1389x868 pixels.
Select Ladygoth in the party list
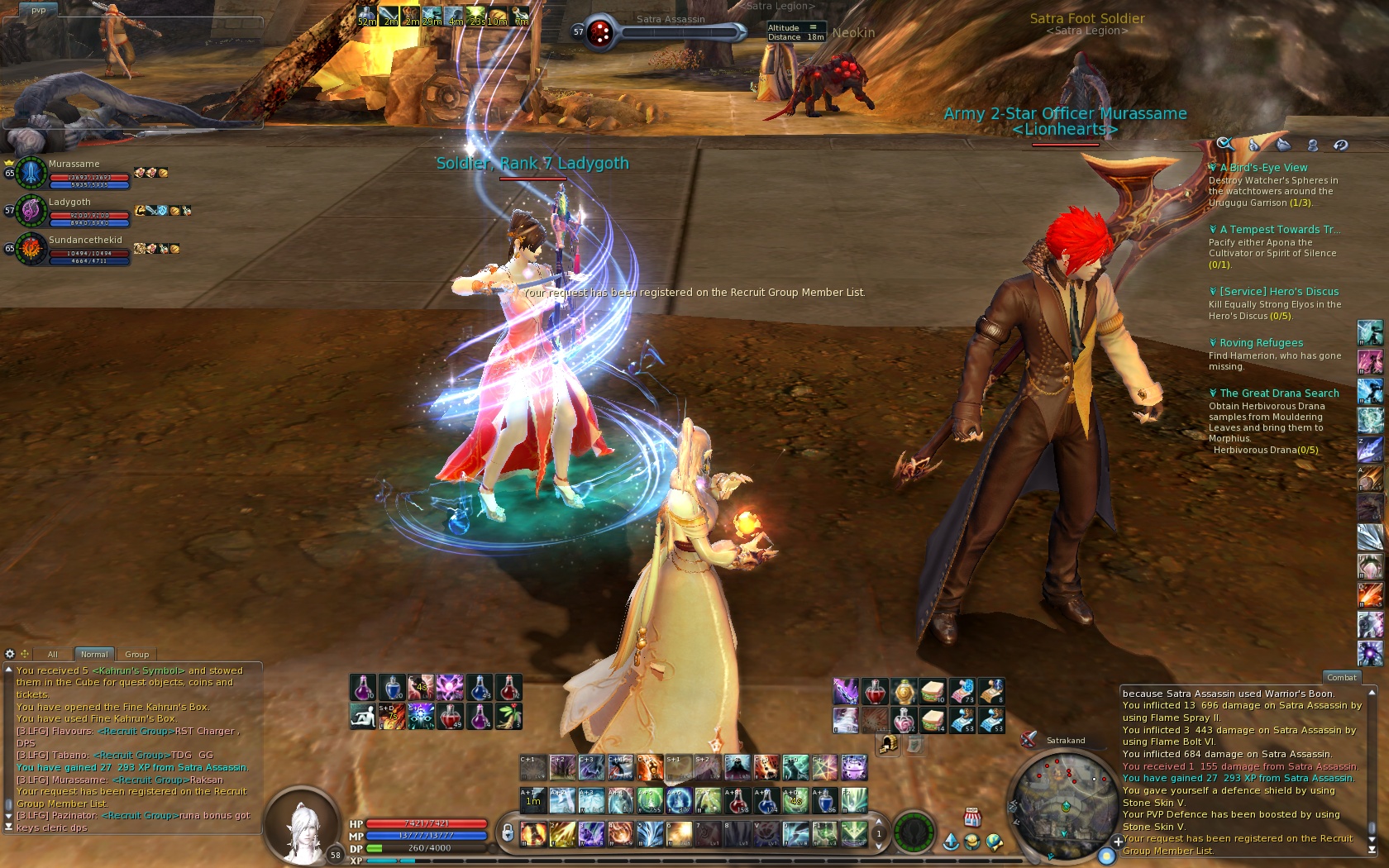(74, 211)
